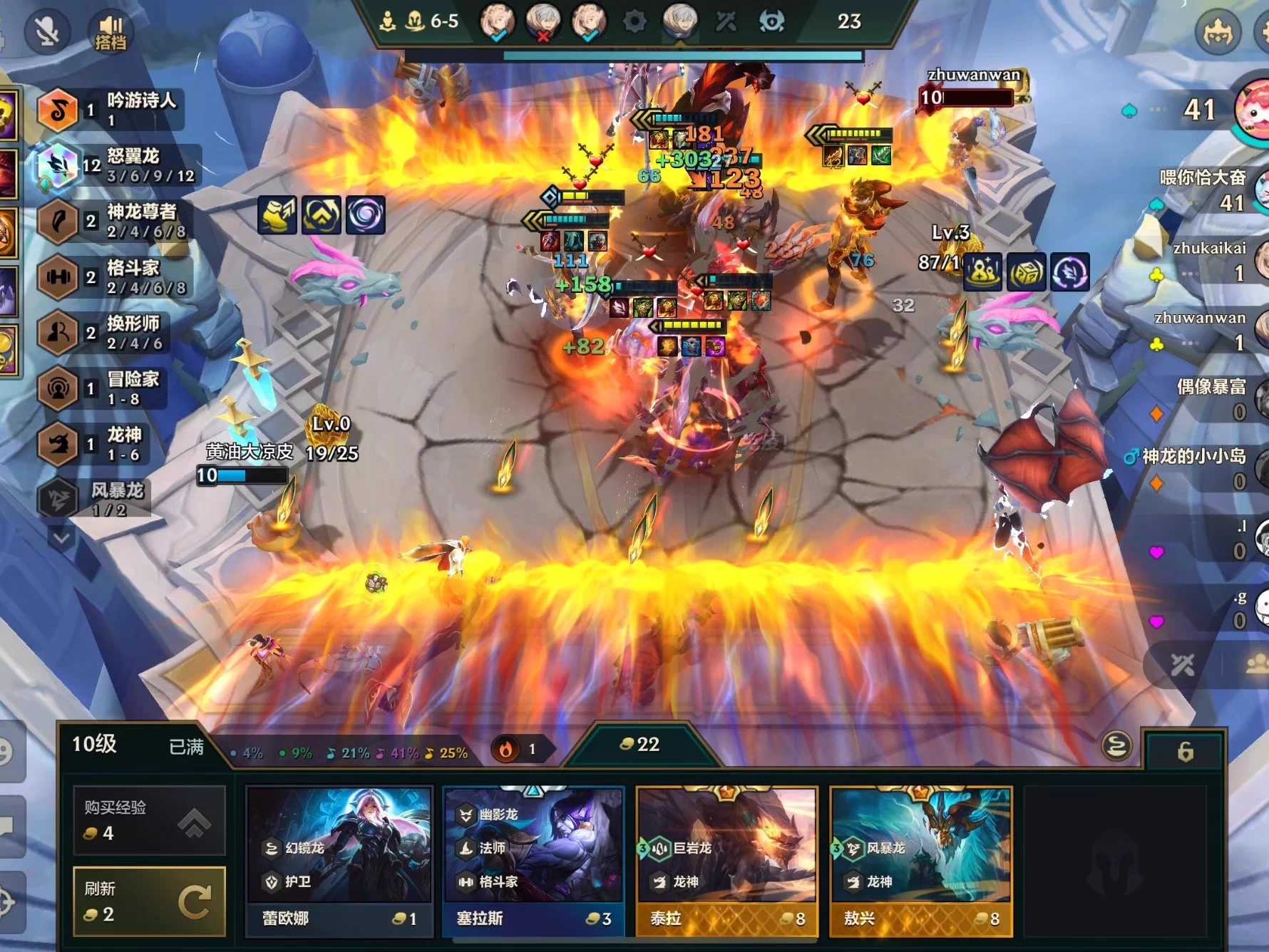Screen dimensions: 1269x952
Task: Buy the 泰拉 dragon card
Action: (726, 861)
